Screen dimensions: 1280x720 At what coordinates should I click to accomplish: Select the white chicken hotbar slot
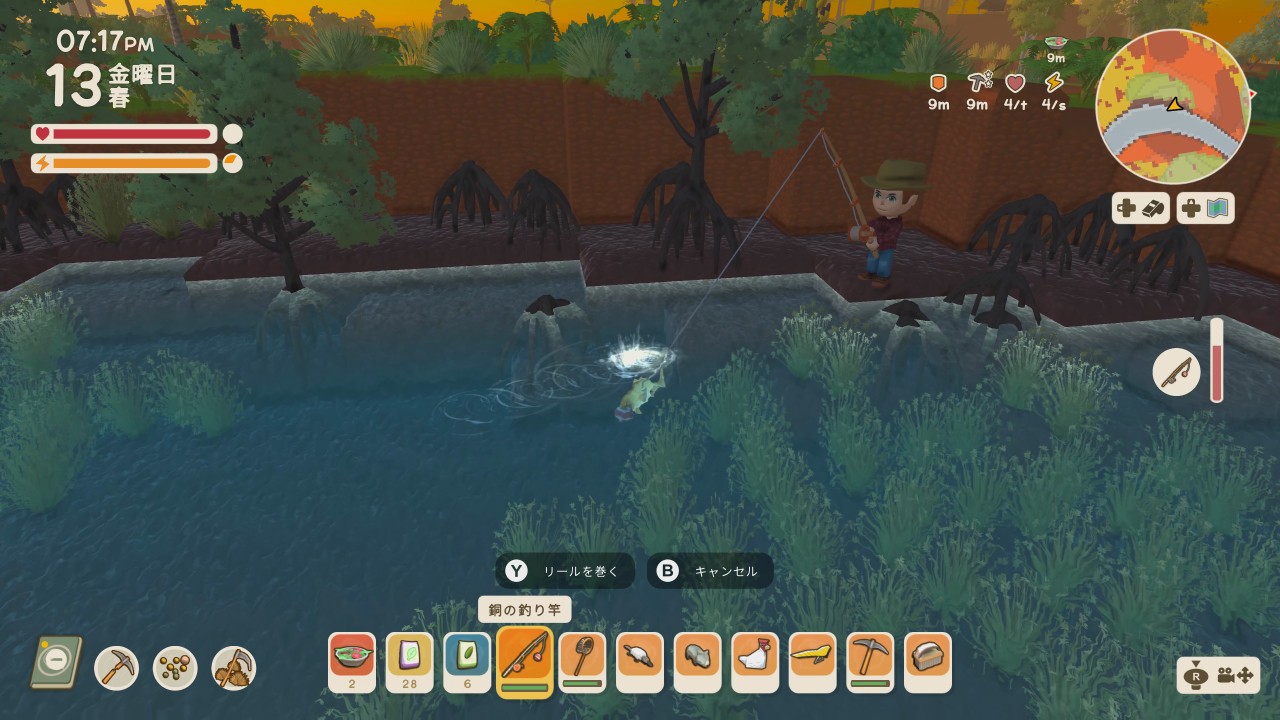[755, 662]
